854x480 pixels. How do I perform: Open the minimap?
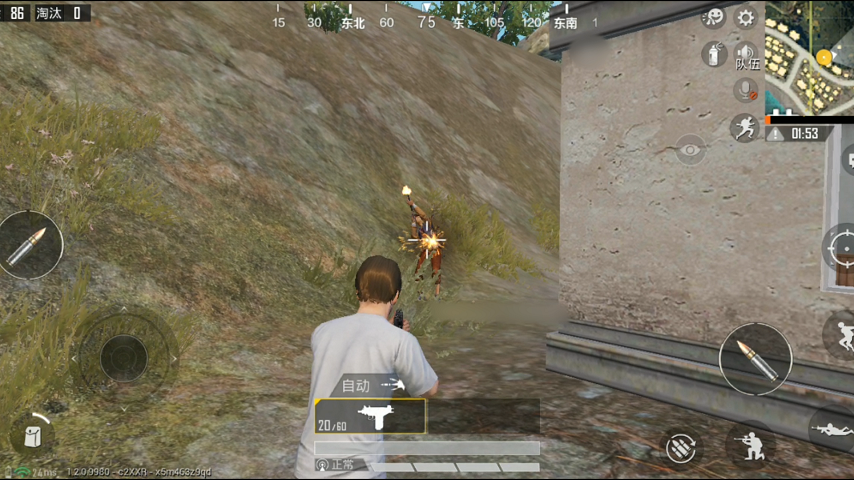point(810,57)
